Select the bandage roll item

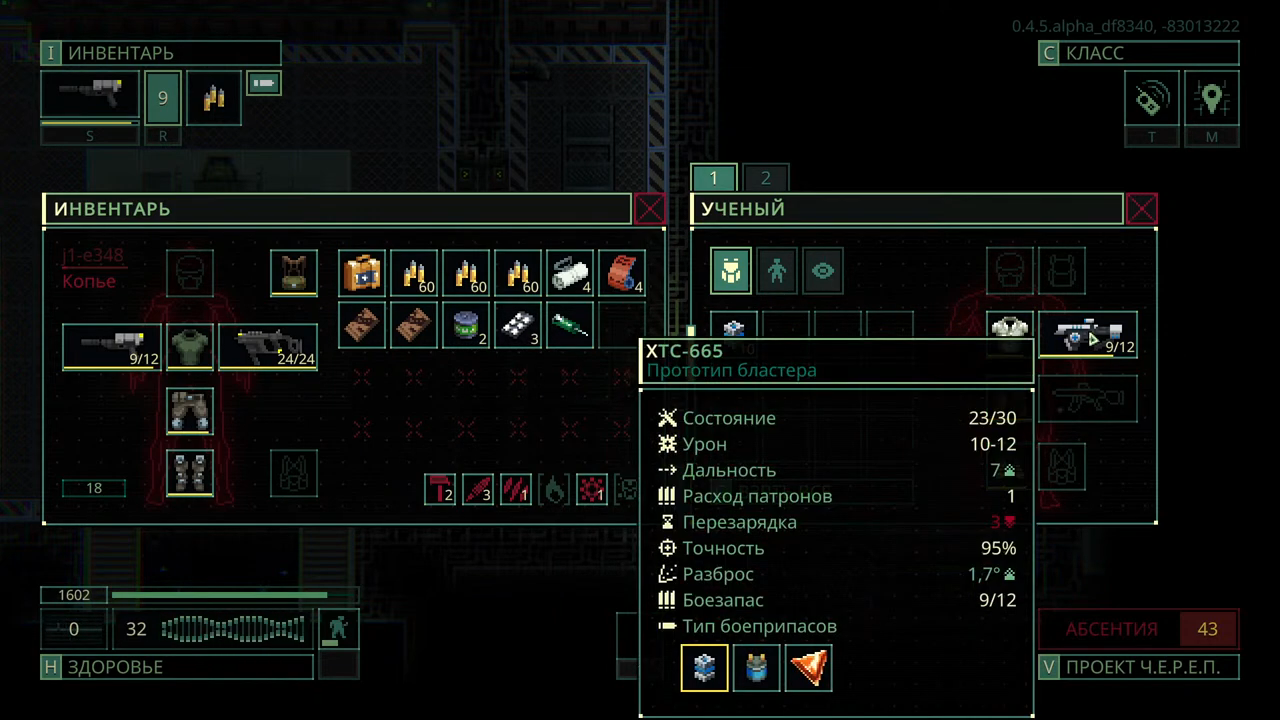click(570, 273)
